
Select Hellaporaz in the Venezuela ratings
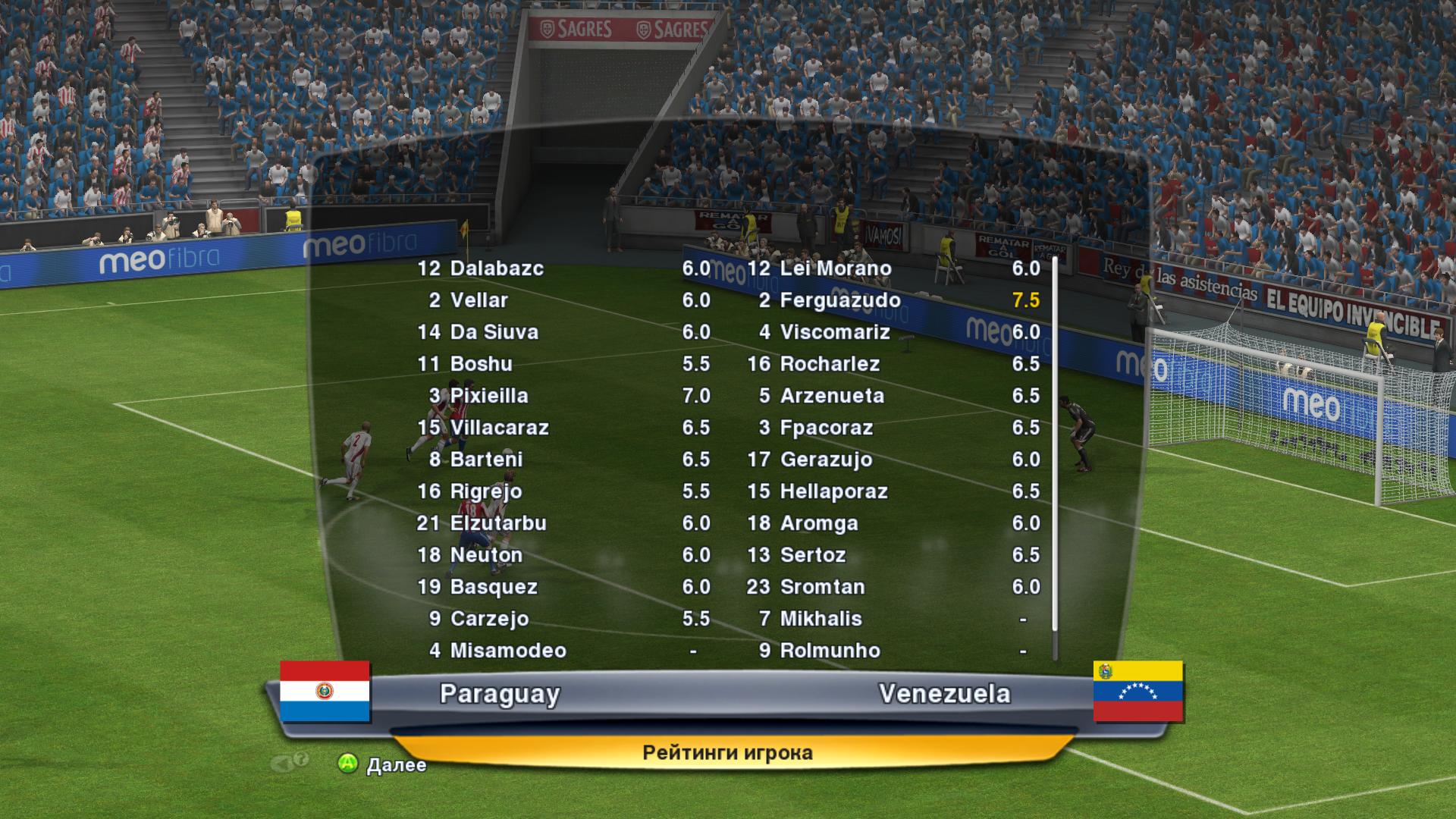click(833, 491)
